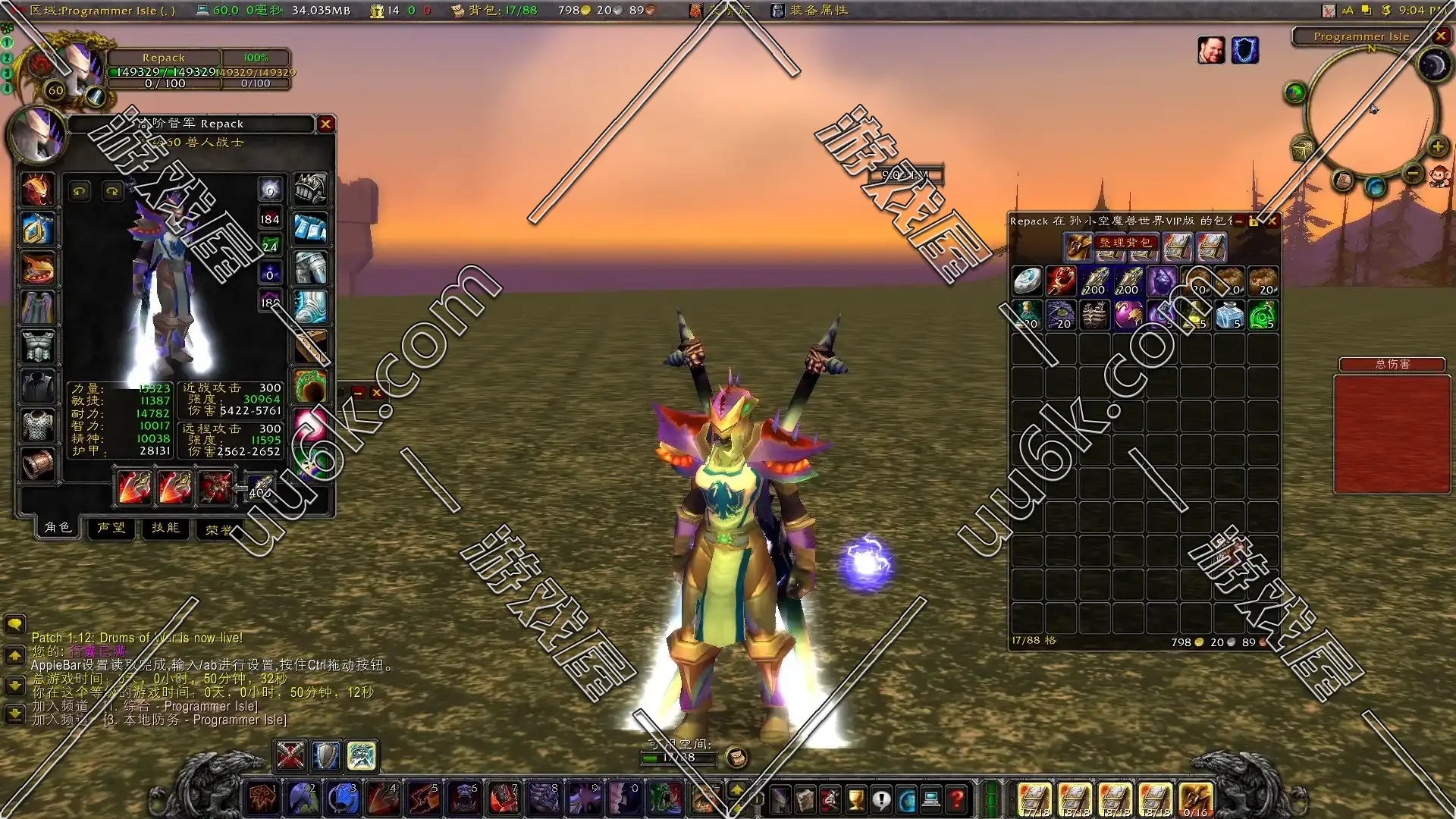Zoom in the minimap with plus button
This screenshot has width=1456, height=819.
click(1437, 146)
